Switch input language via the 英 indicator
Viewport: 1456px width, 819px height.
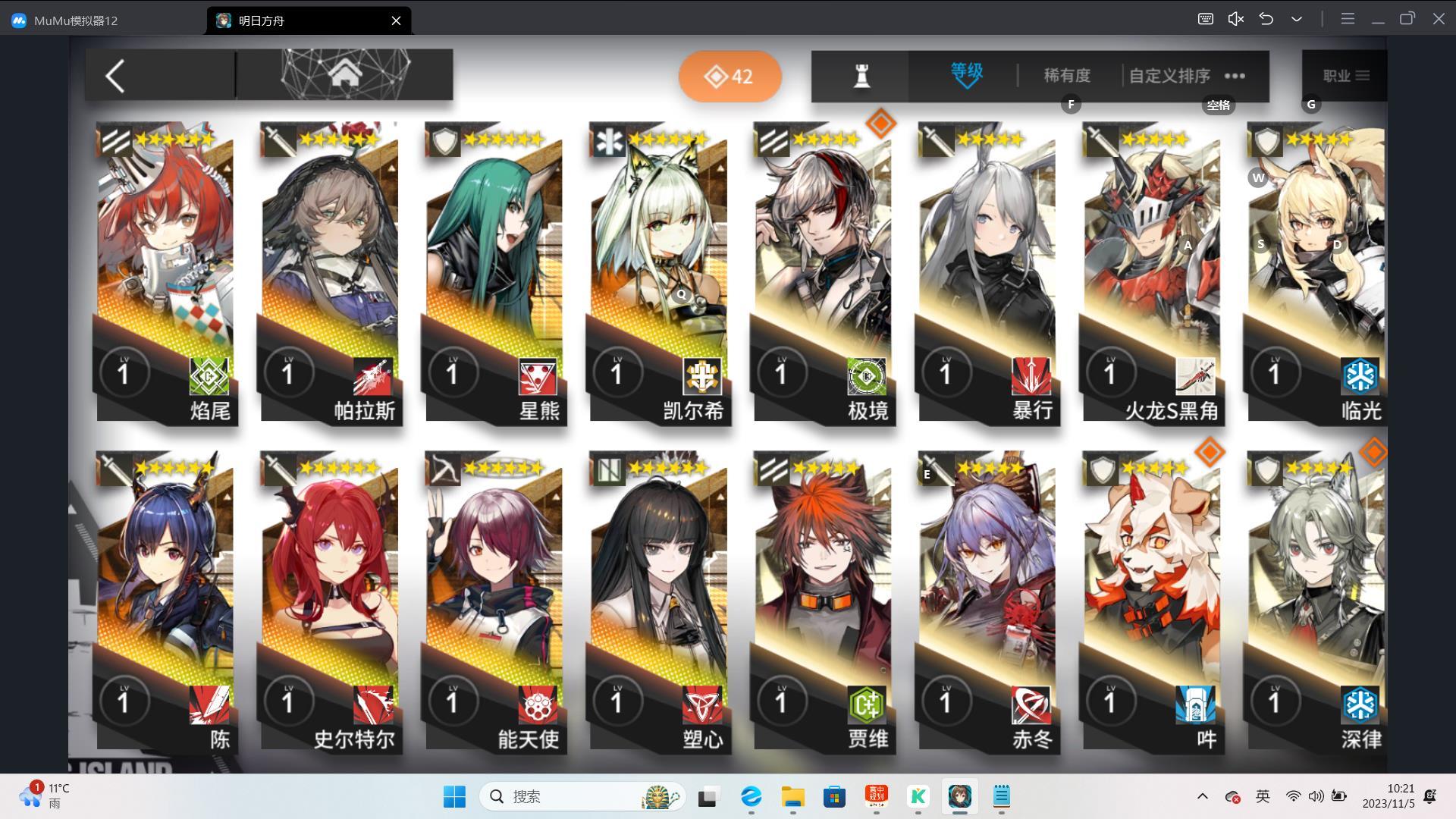(x=1262, y=797)
